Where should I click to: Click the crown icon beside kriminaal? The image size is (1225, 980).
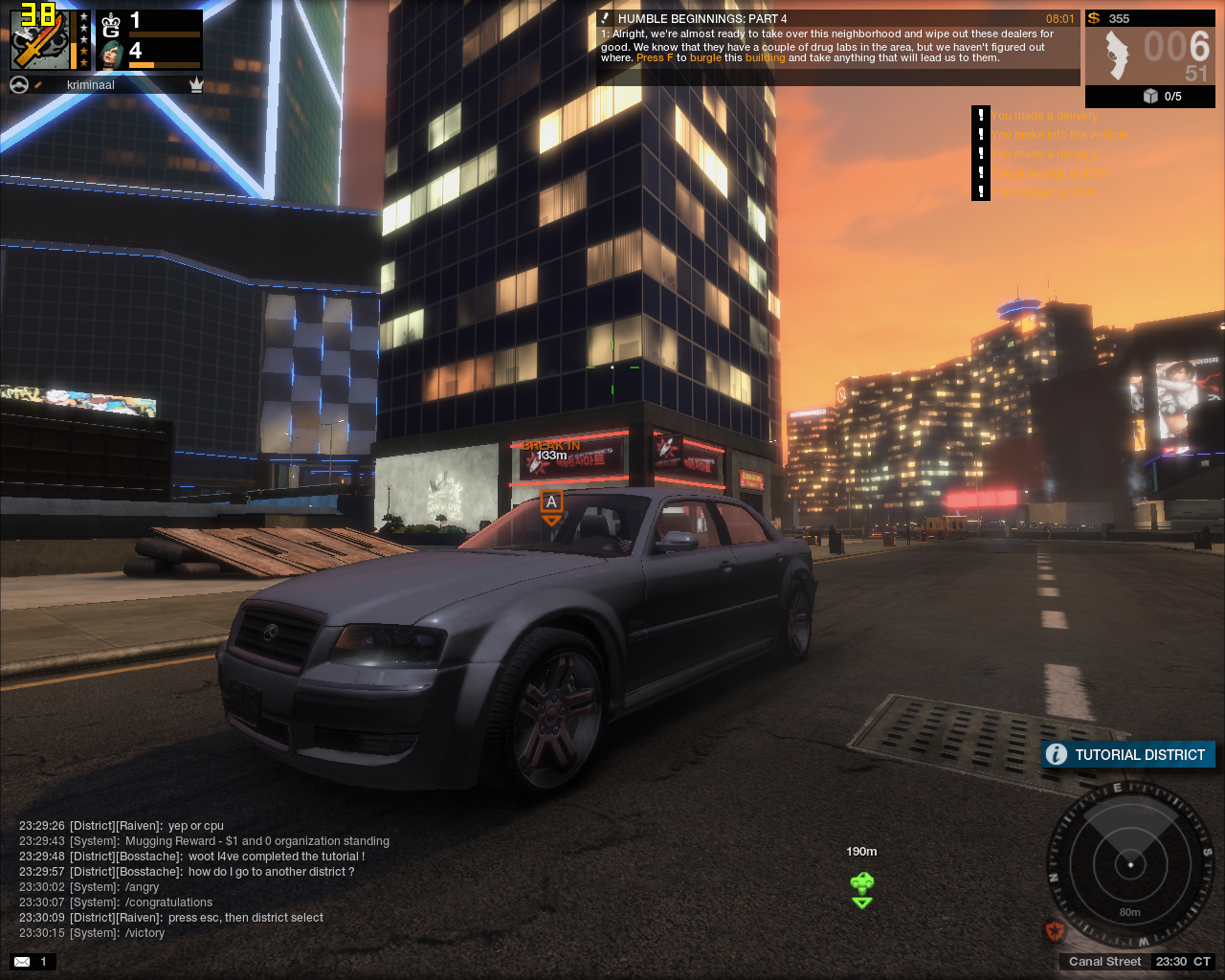click(196, 85)
